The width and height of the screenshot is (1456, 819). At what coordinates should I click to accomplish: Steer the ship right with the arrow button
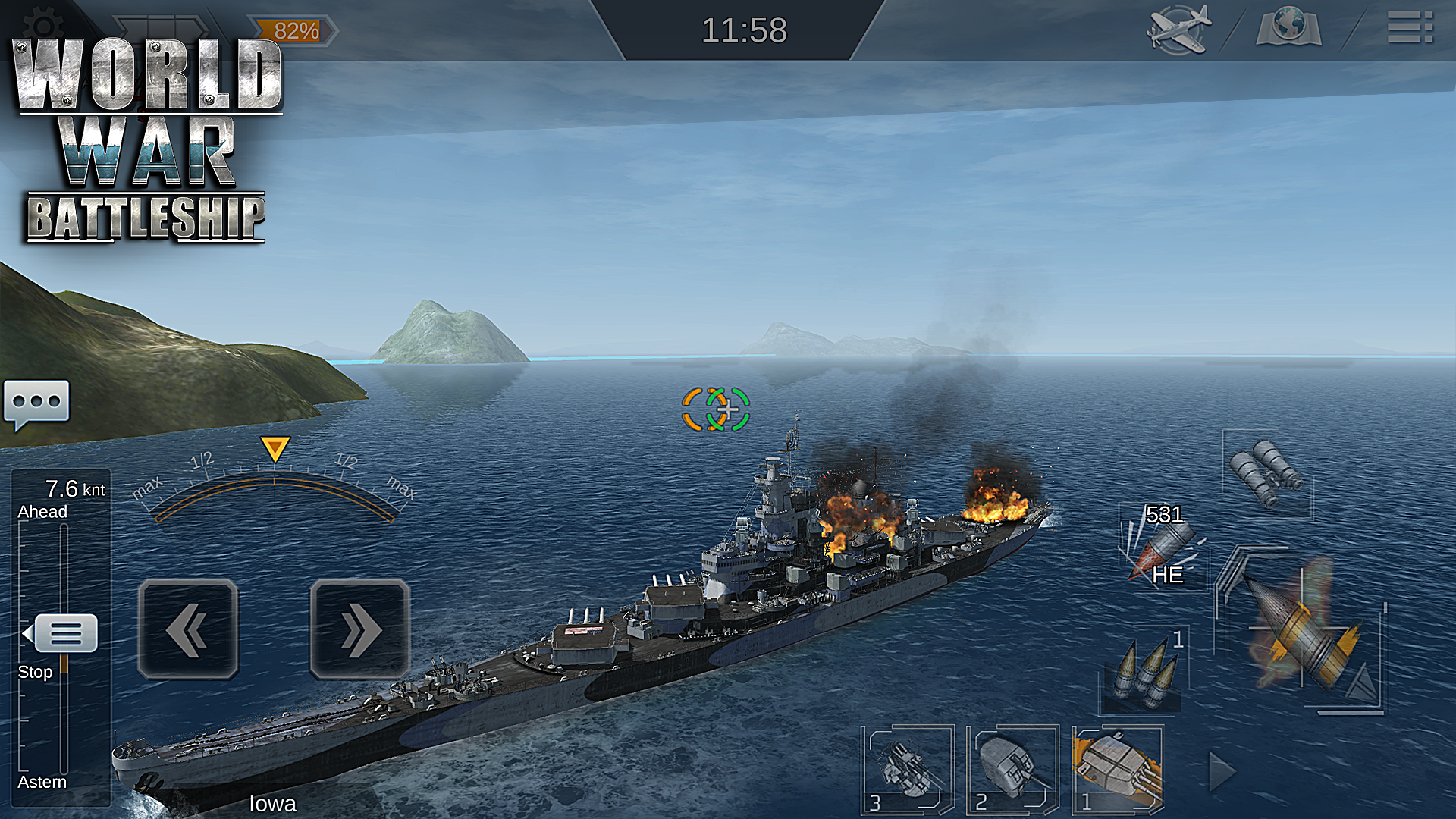[359, 629]
